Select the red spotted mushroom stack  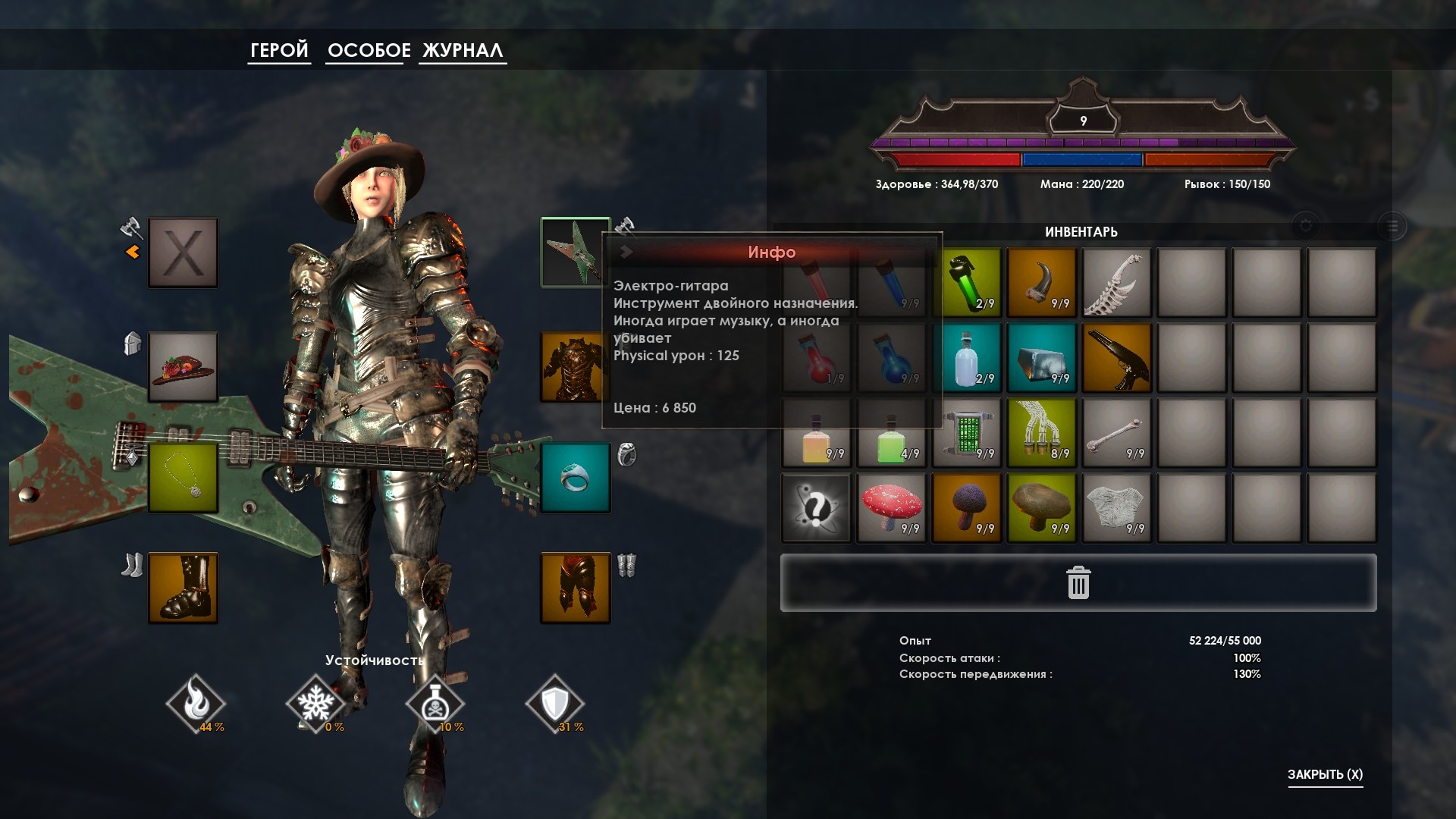pyautogui.click(x=892, y=507)
